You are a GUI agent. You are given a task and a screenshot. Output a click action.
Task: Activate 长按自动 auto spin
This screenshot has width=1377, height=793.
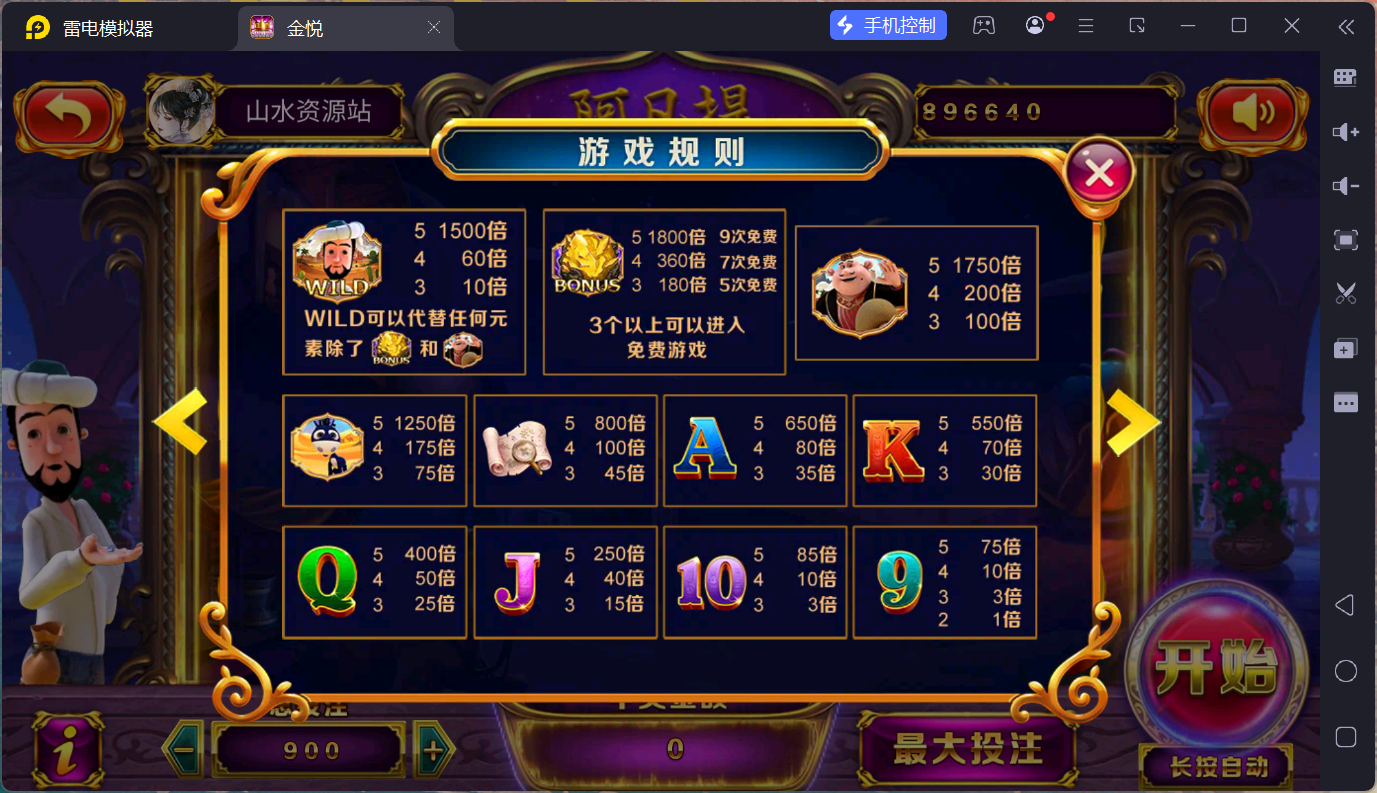tap(1218, 767)
